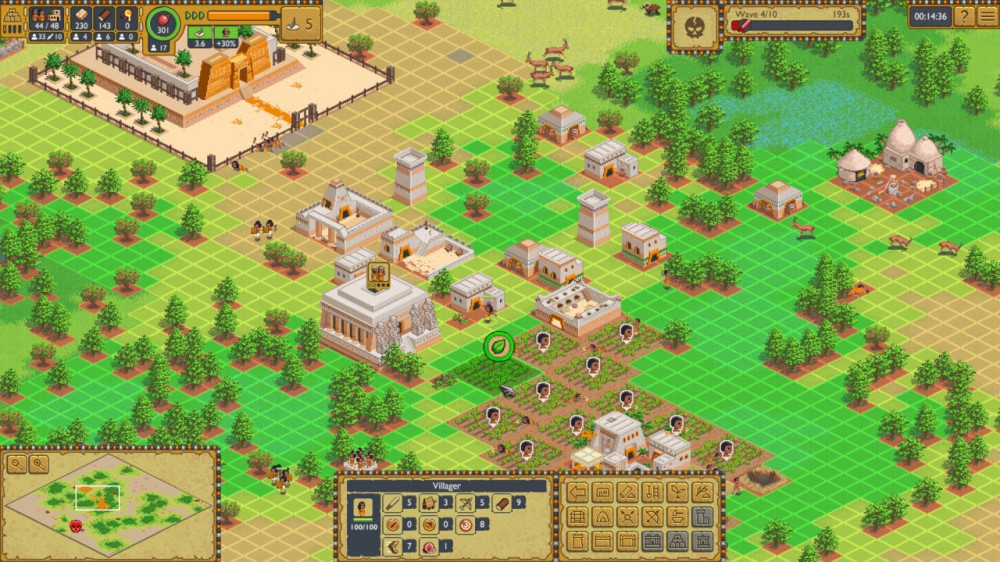Click the population houses icon
Viewport: 1000px width, 562px height.
point(42,17)
